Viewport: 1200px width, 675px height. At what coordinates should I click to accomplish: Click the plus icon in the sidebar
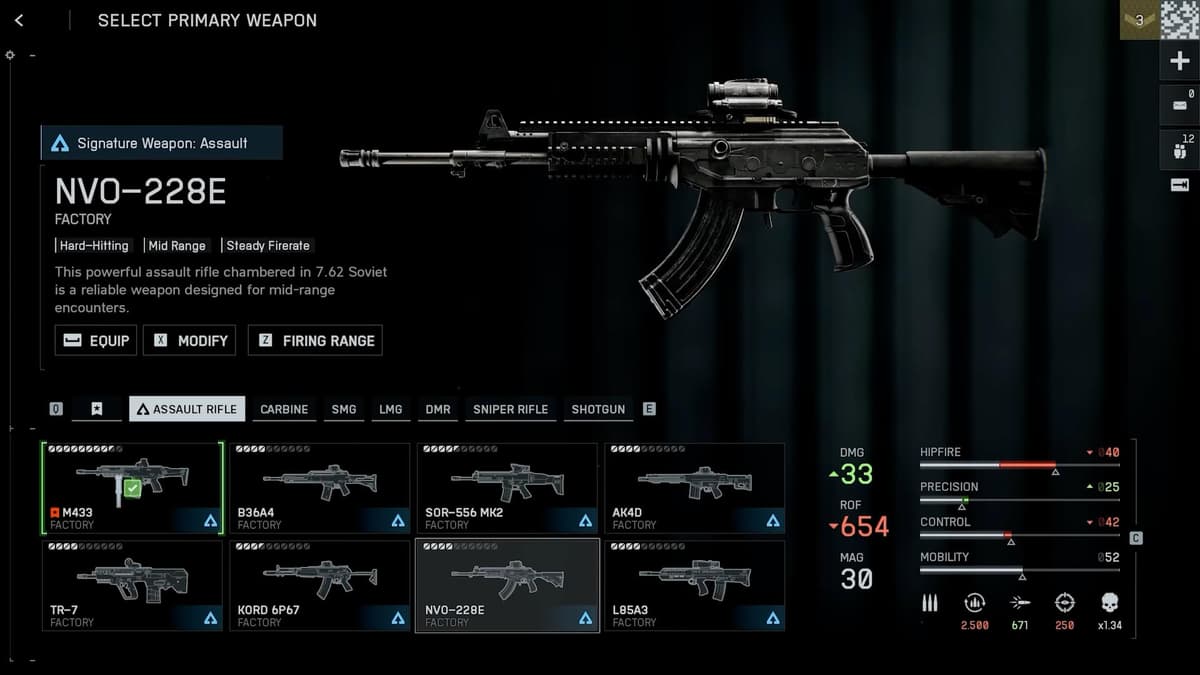(1179, 61)
